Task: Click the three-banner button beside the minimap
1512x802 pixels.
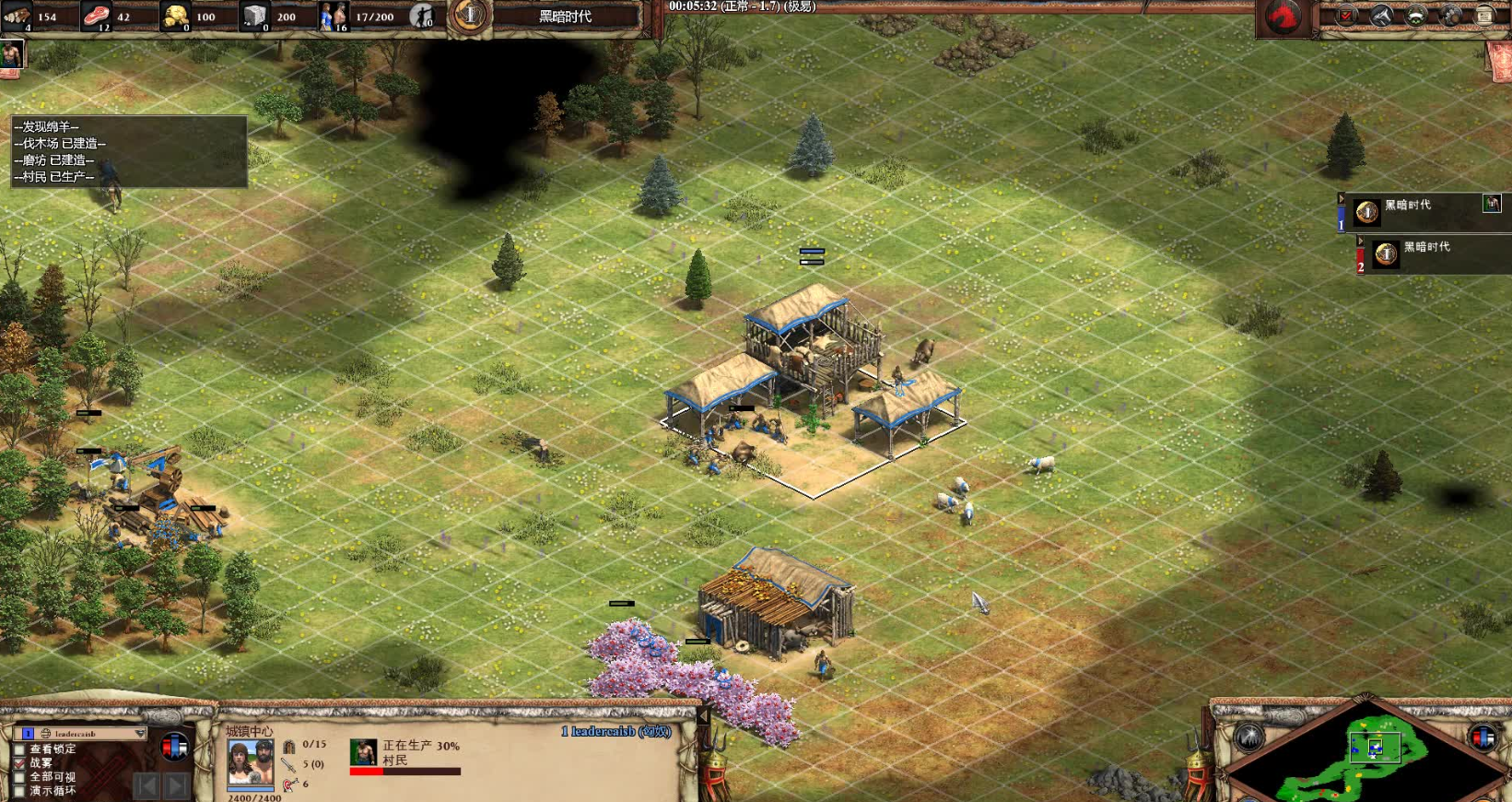Action: pos(1483,738)
